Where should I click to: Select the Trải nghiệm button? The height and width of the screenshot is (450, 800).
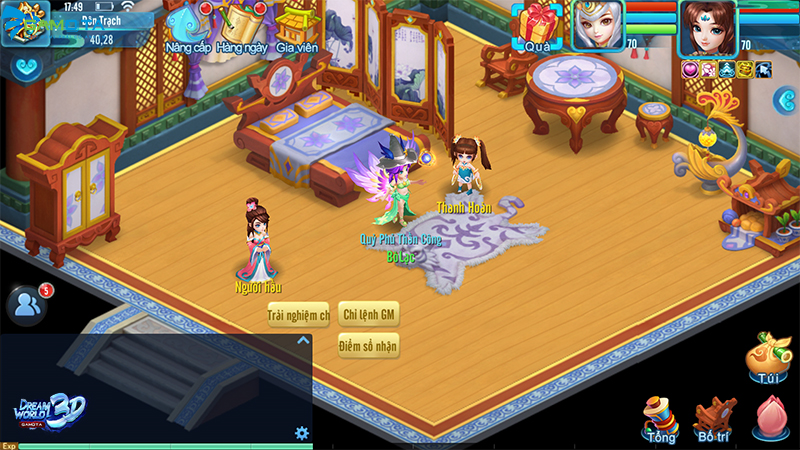(298, 315)
